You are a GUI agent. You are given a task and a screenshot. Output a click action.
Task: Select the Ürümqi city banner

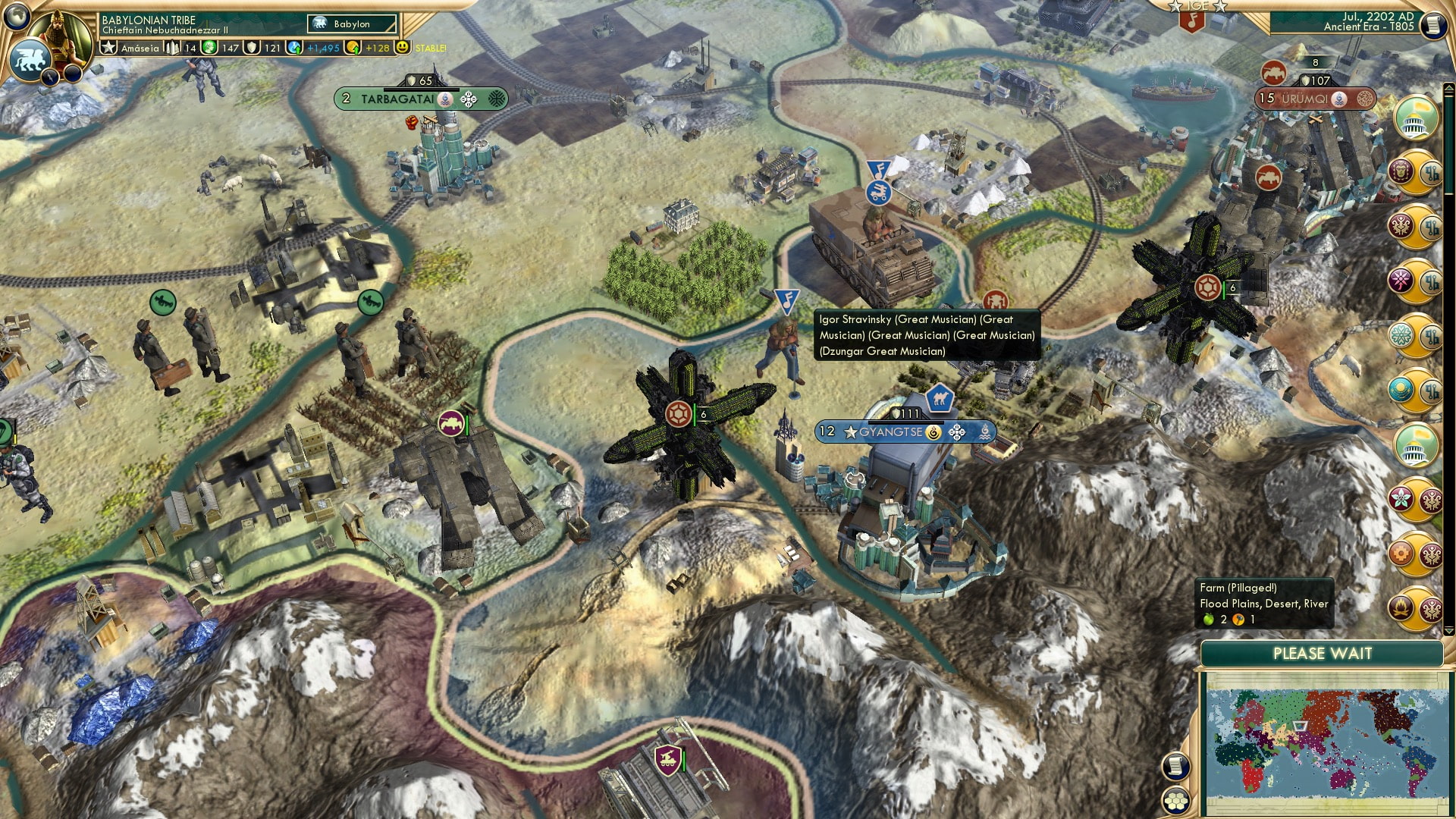click(x=1314, y=98)
